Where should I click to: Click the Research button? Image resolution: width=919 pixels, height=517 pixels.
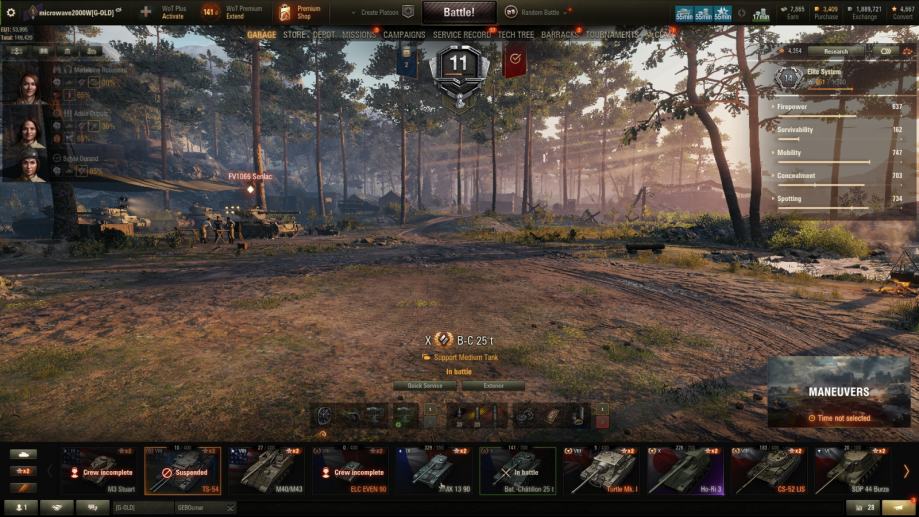pyautogui.click(x=836, y=51)
